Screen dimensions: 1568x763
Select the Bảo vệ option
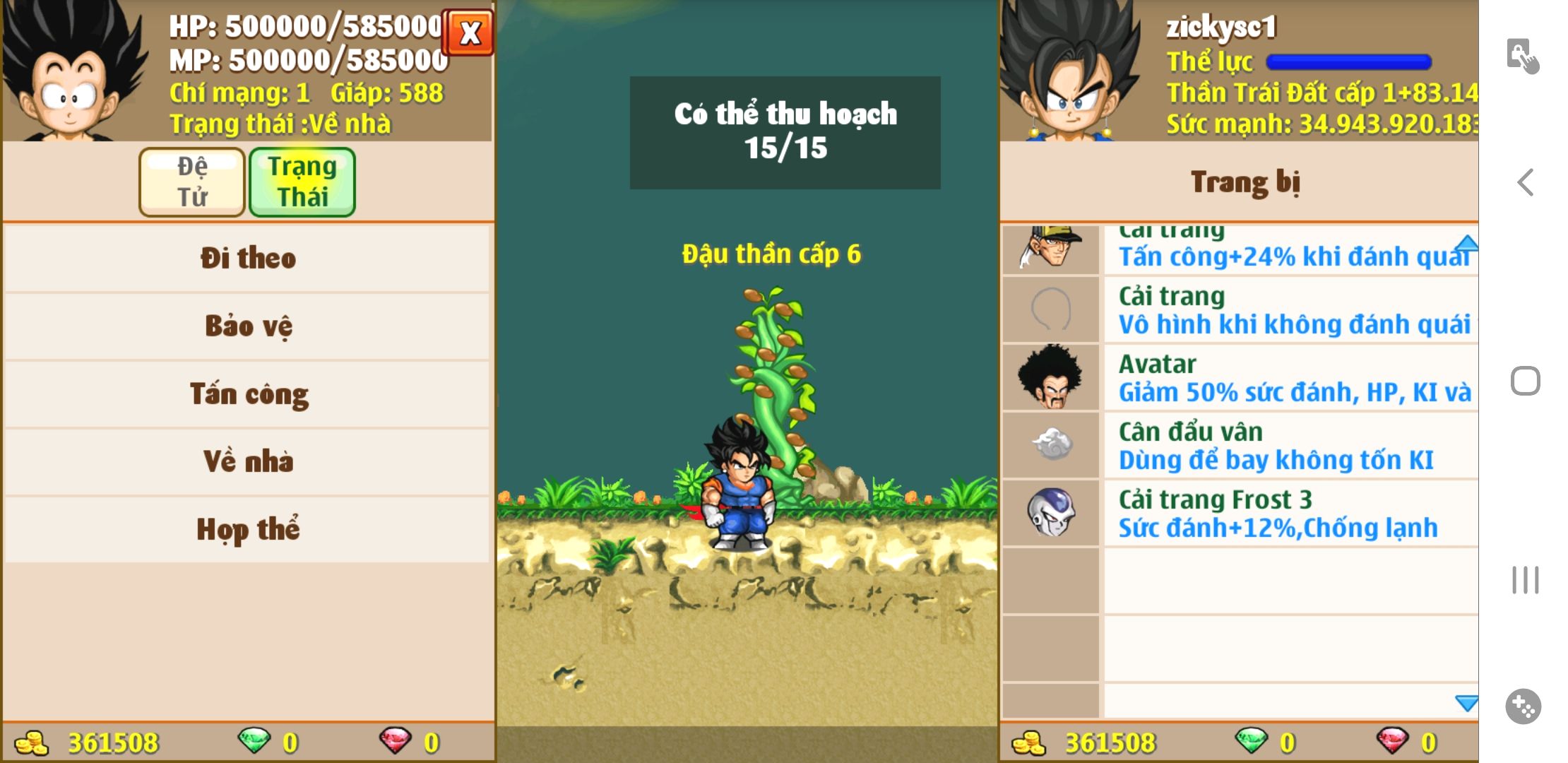[x=247, y=326]
